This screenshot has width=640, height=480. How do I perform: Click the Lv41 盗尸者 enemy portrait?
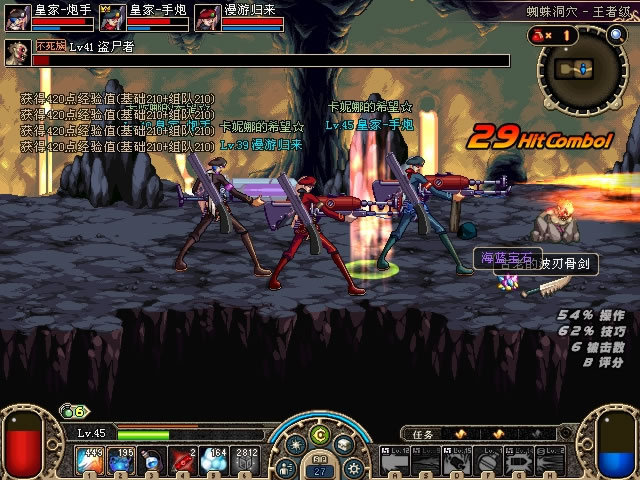click(18, 52)
